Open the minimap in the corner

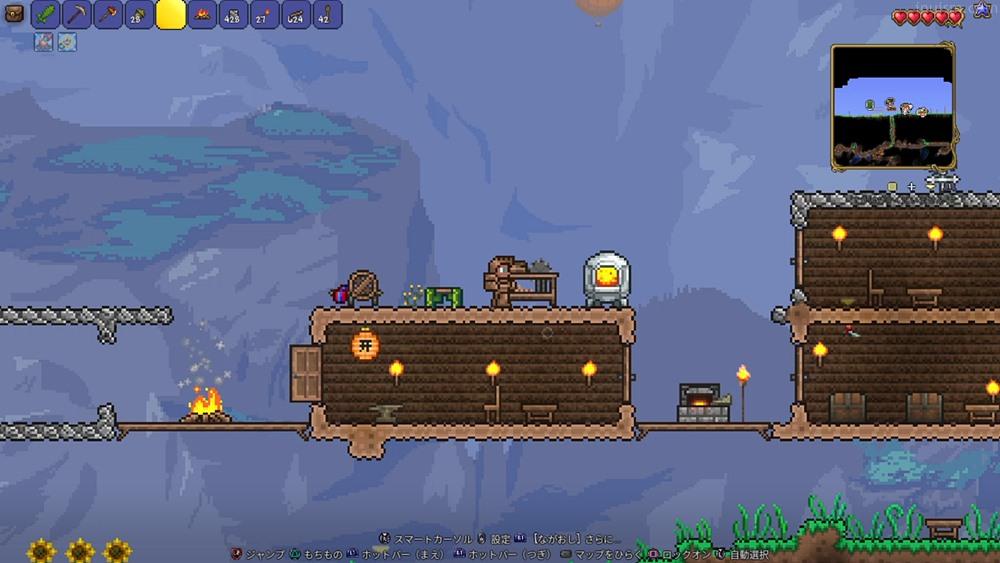[x=893, y=106]
